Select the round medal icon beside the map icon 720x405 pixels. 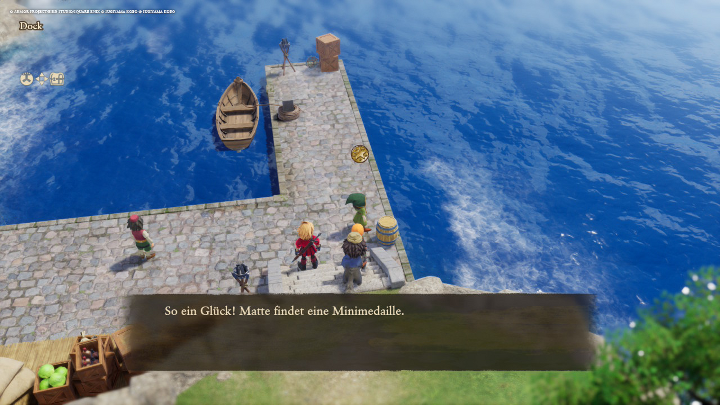[x=27, y=79]
